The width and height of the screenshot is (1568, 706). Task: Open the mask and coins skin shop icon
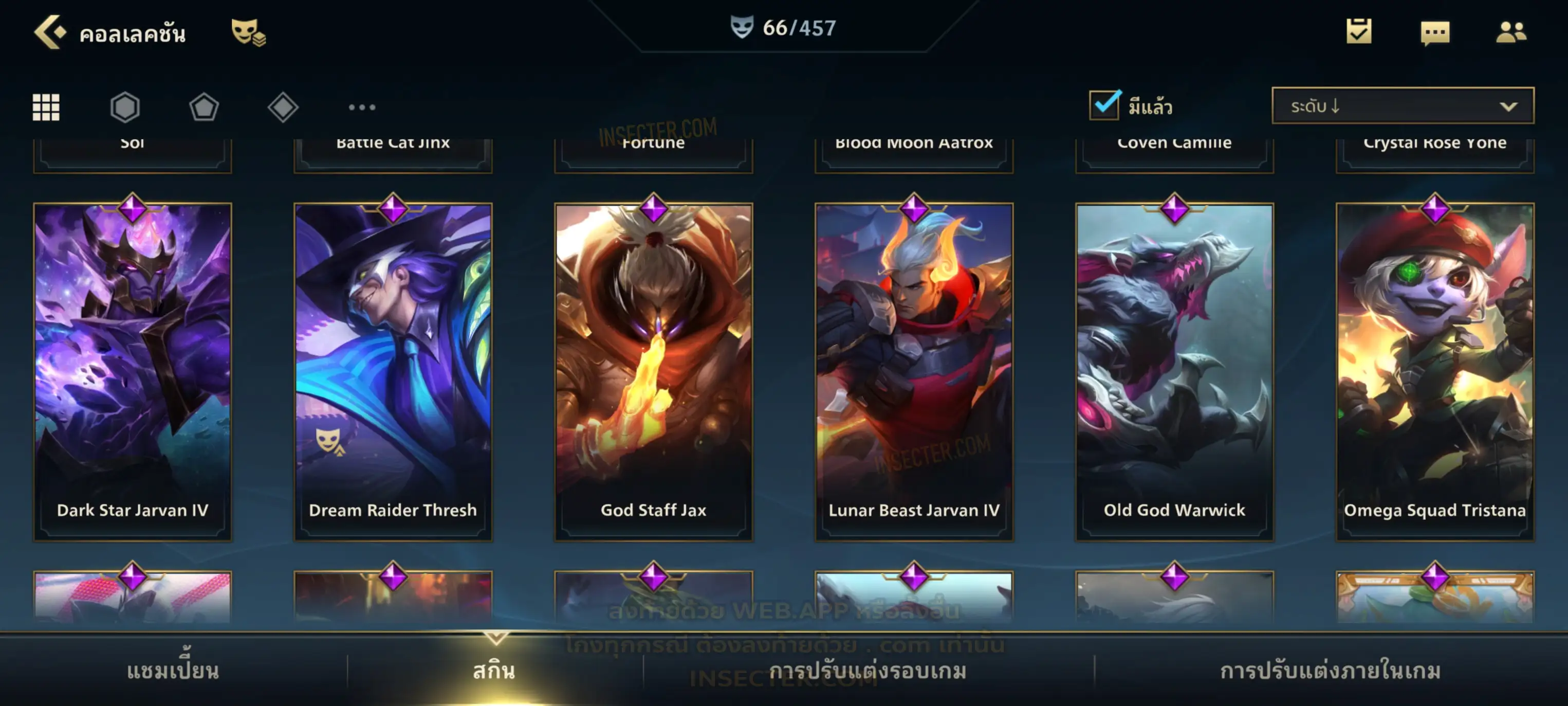click(x=247, y=32)
